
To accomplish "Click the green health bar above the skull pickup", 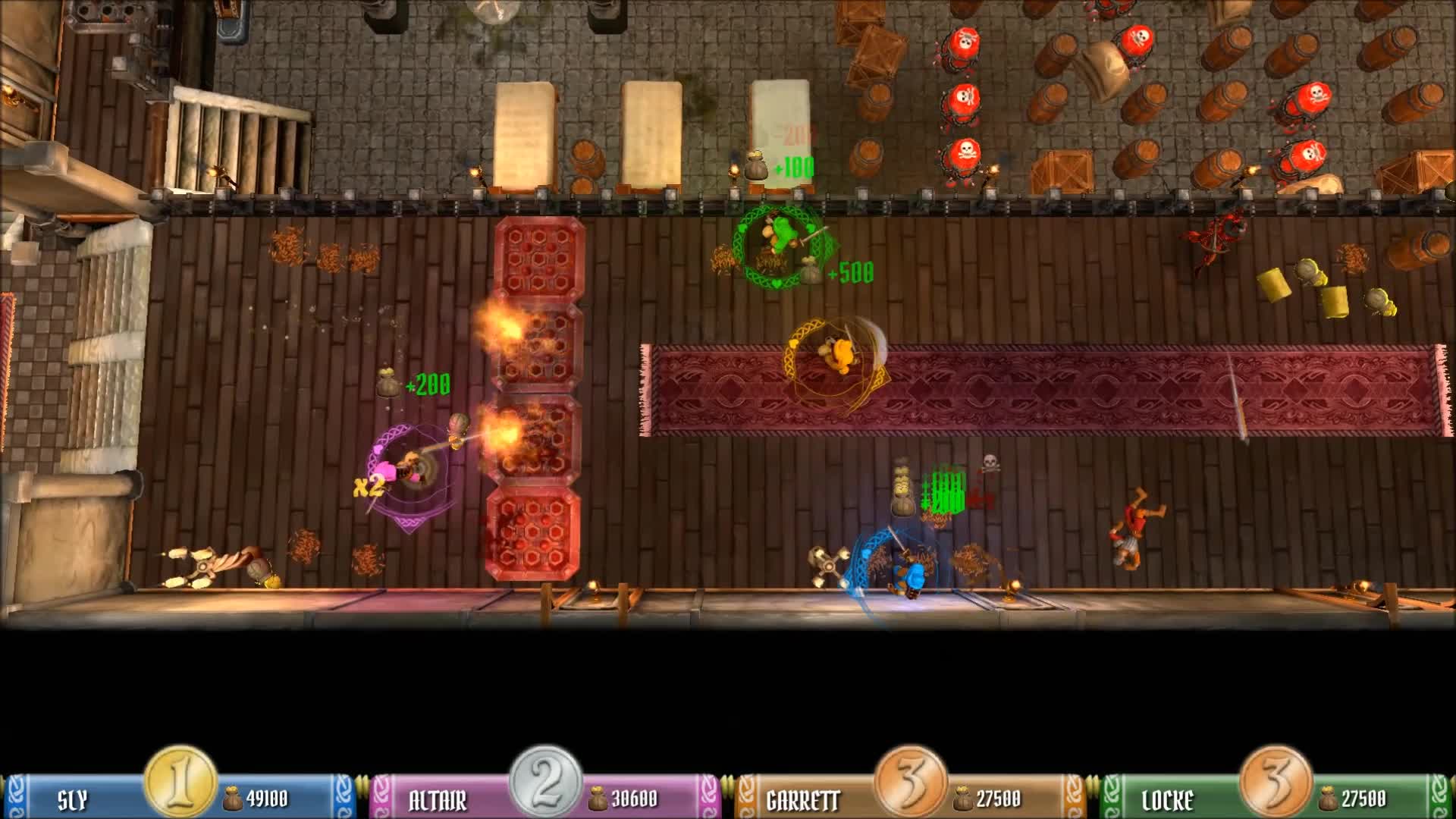I will (x=945, y=491).
